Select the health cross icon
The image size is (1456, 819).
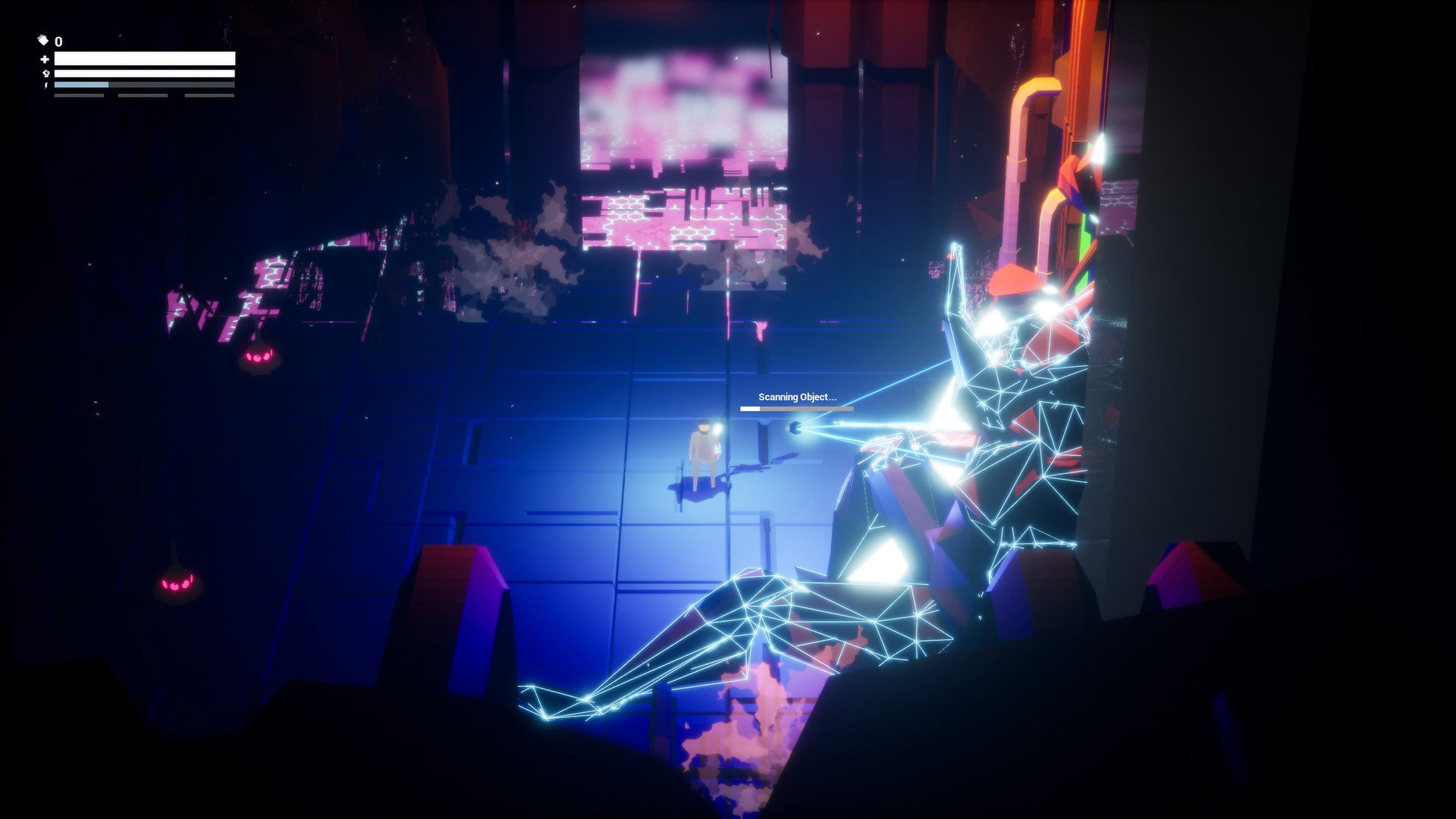45,59
